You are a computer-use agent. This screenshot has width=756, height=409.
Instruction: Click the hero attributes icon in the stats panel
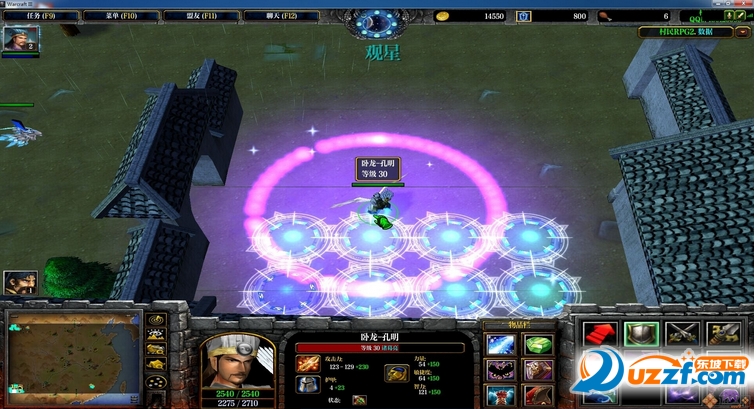click(x=395, y=373)
